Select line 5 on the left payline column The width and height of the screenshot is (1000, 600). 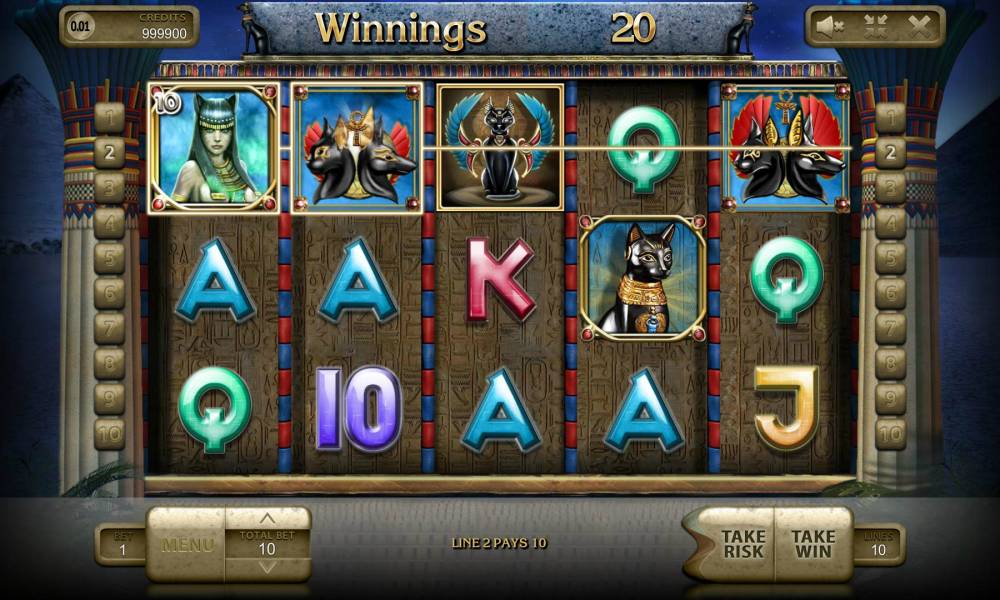pyautogui.click(x=109, y=259)
